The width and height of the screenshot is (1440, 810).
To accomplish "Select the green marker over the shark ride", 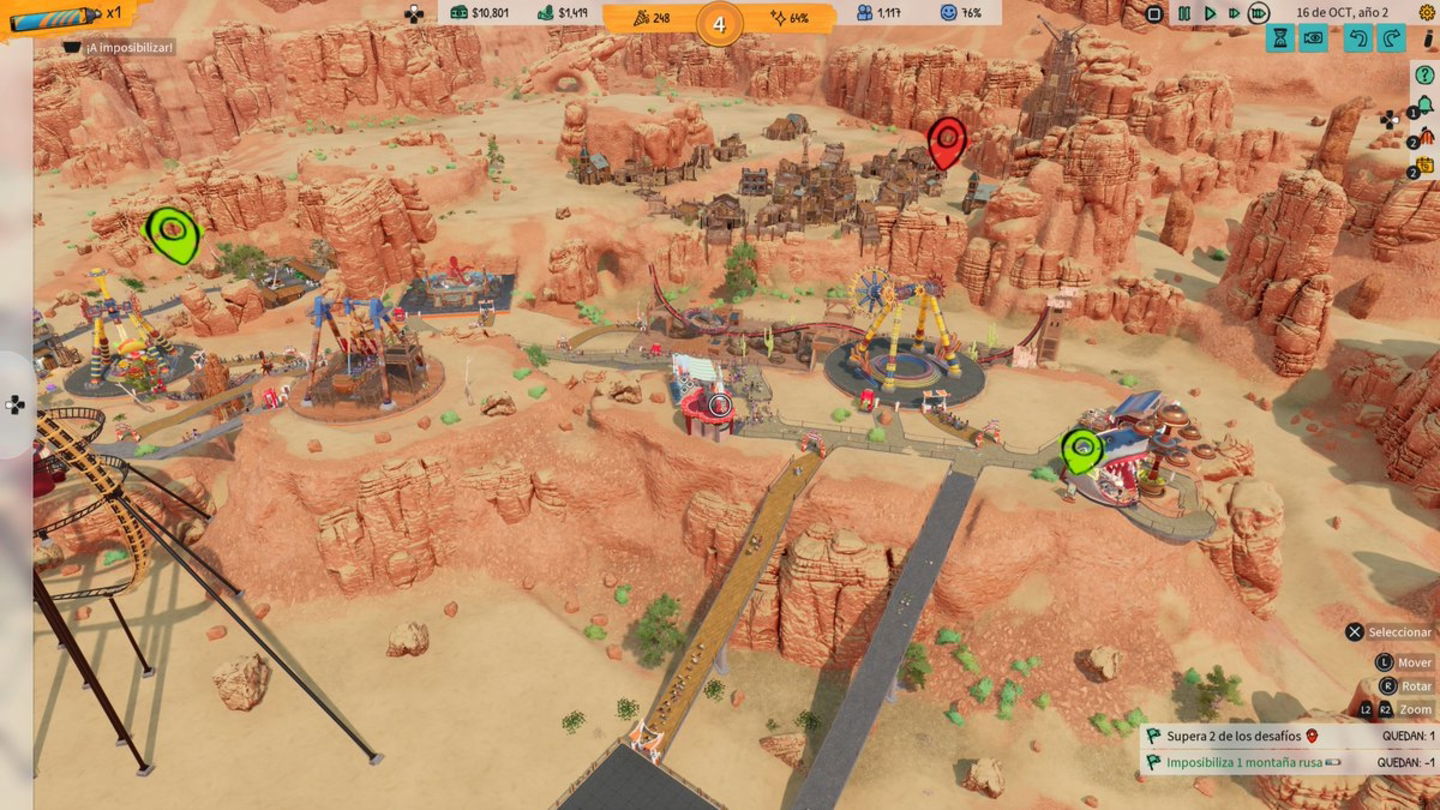I will [1081, 450].
